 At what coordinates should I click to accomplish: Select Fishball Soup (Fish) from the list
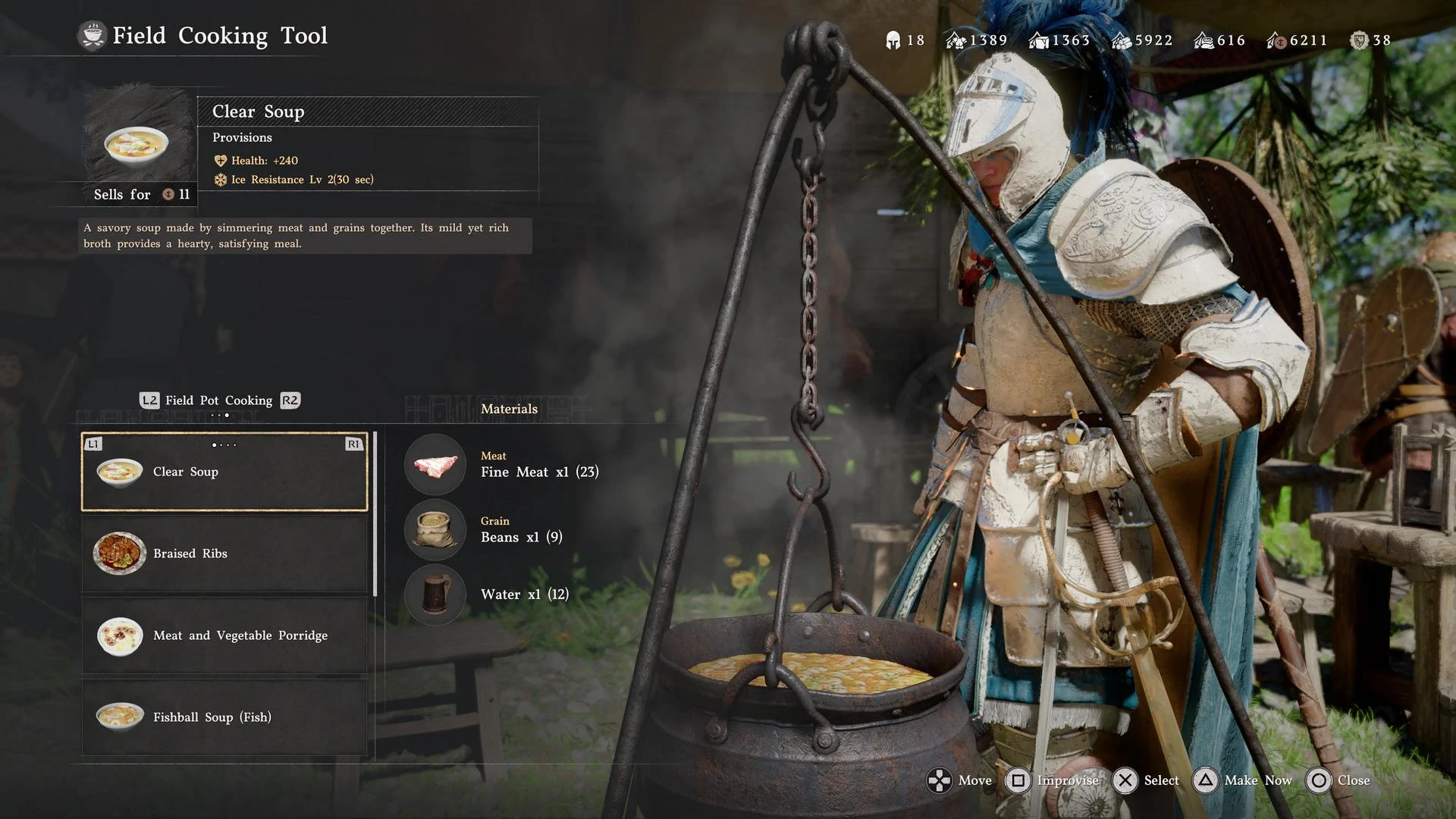(224, 717)
